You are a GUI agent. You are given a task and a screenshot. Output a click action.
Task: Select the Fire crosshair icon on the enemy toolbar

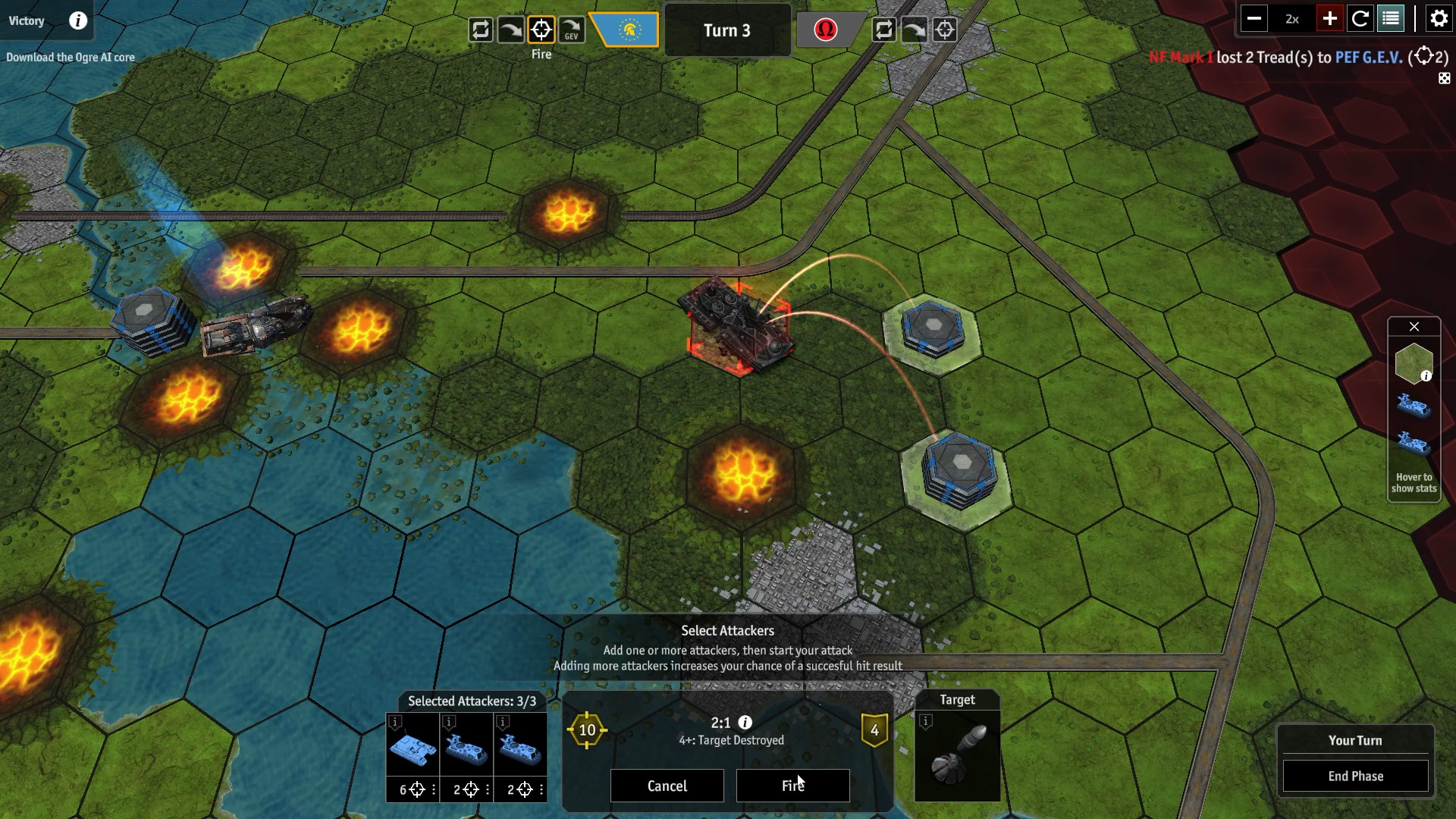point(945,30)
